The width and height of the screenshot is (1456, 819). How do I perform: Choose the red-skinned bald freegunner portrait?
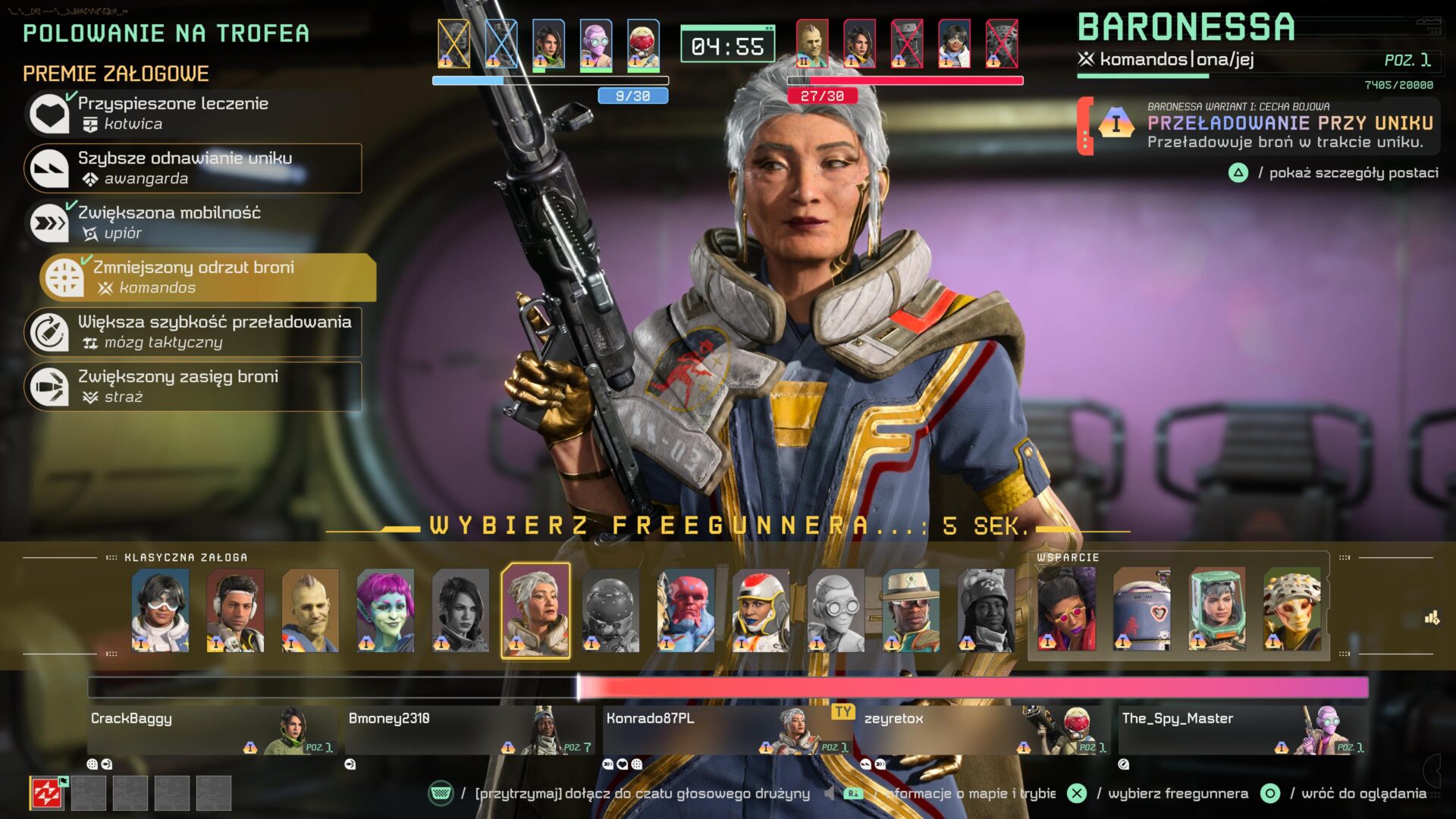(x=686, y=610)
